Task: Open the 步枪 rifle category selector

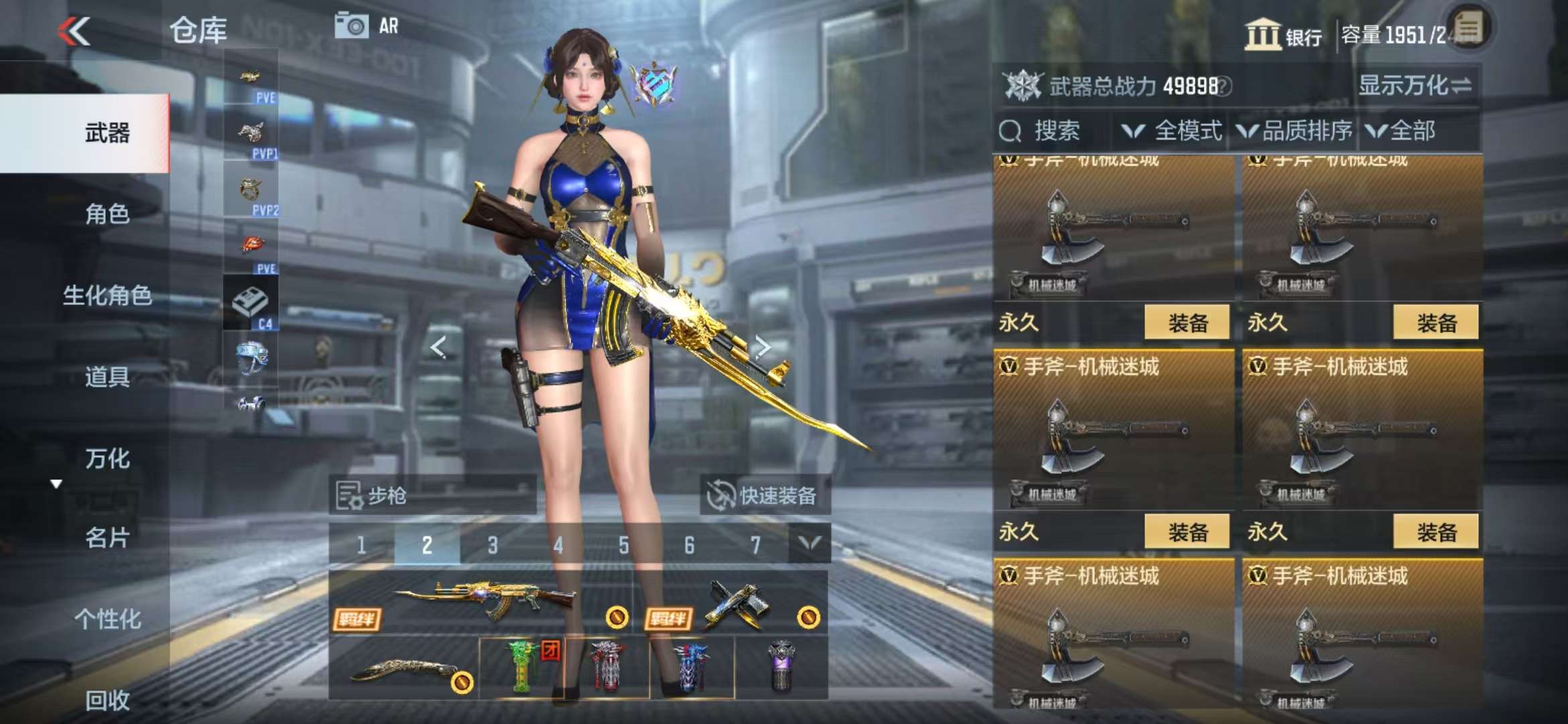Action: pyautogui.click(x=432, y=495)
